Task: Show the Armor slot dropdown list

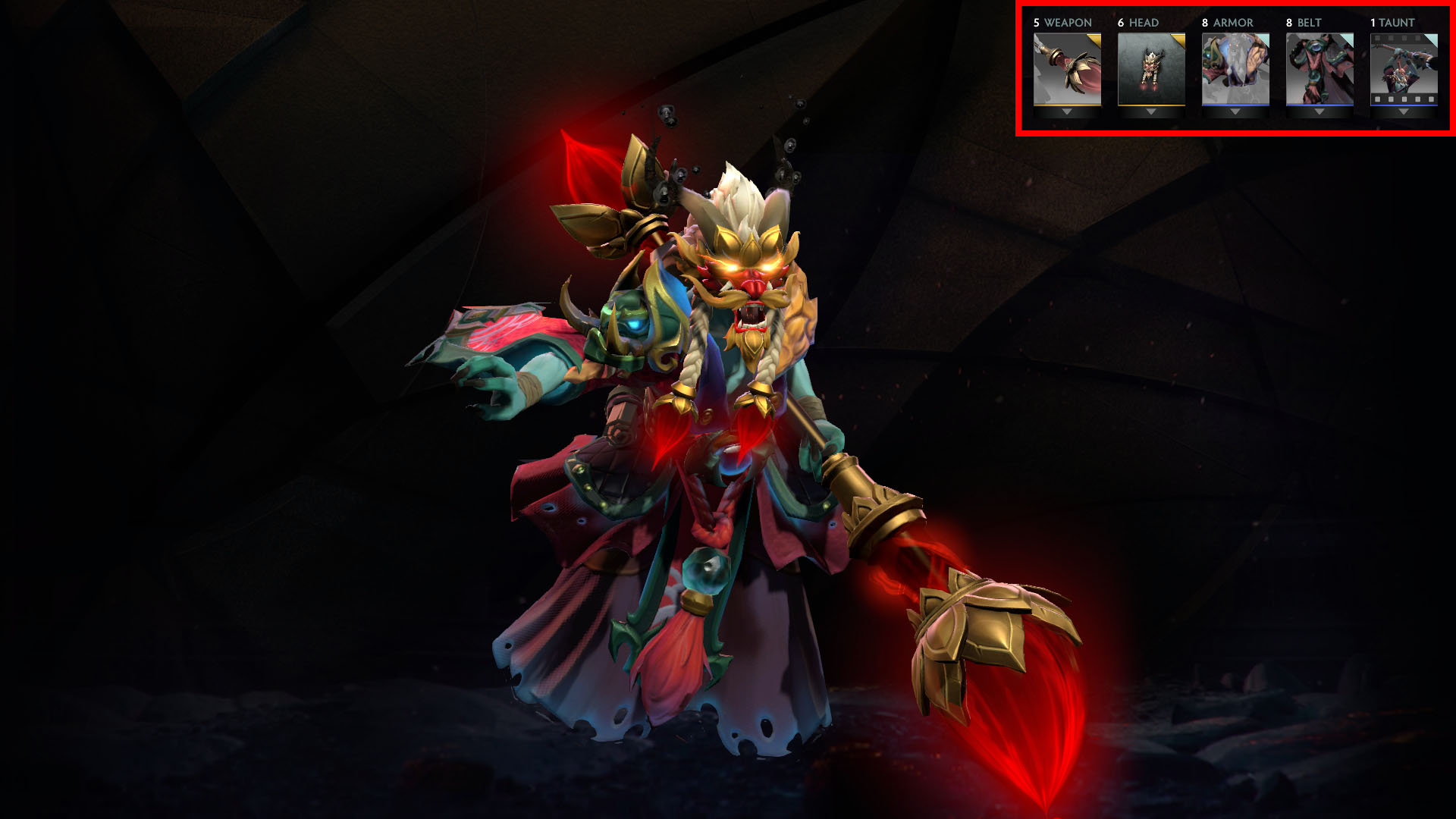Action: tap(1235, 112)
